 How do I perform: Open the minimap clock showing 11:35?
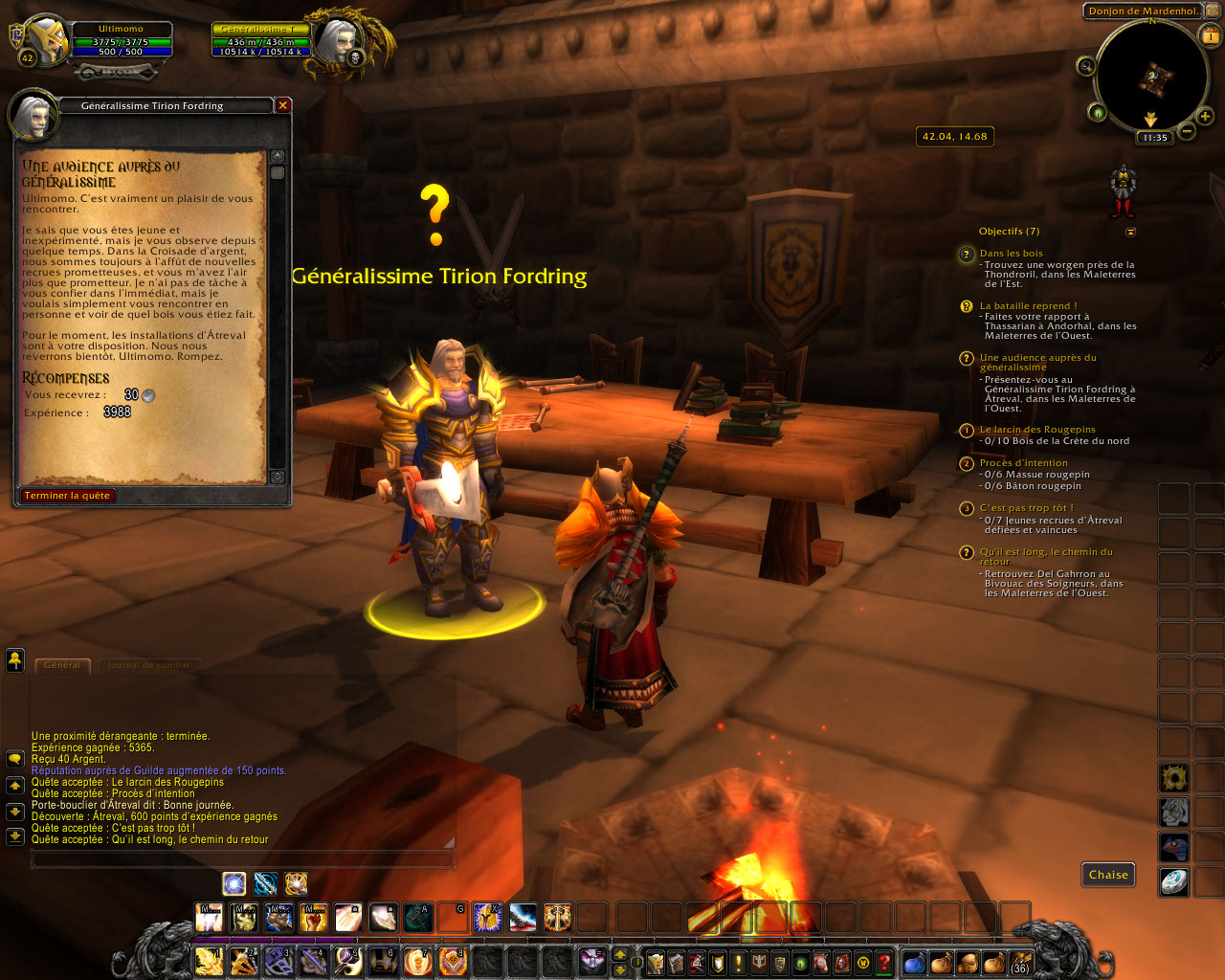point(1155,138)
